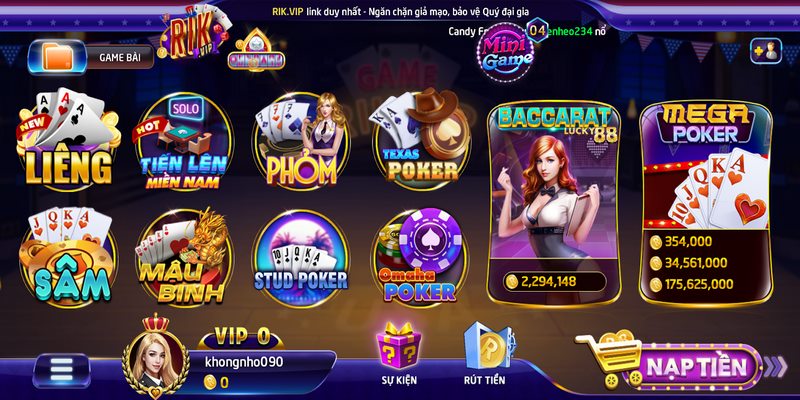Select Tiến Lên Miền Nam game

[x=184, y=146]
